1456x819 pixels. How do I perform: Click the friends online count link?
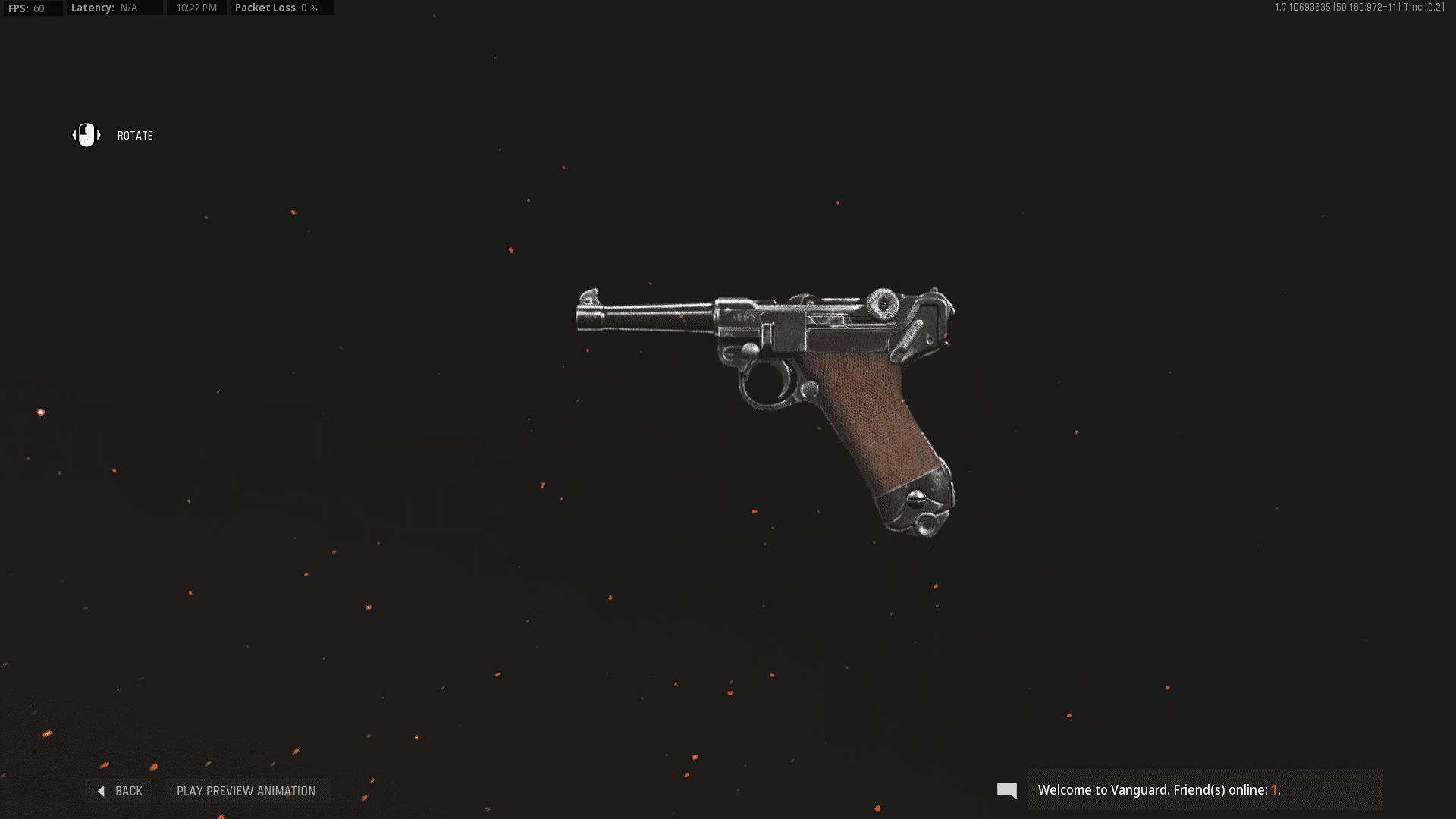[1275, 789]
